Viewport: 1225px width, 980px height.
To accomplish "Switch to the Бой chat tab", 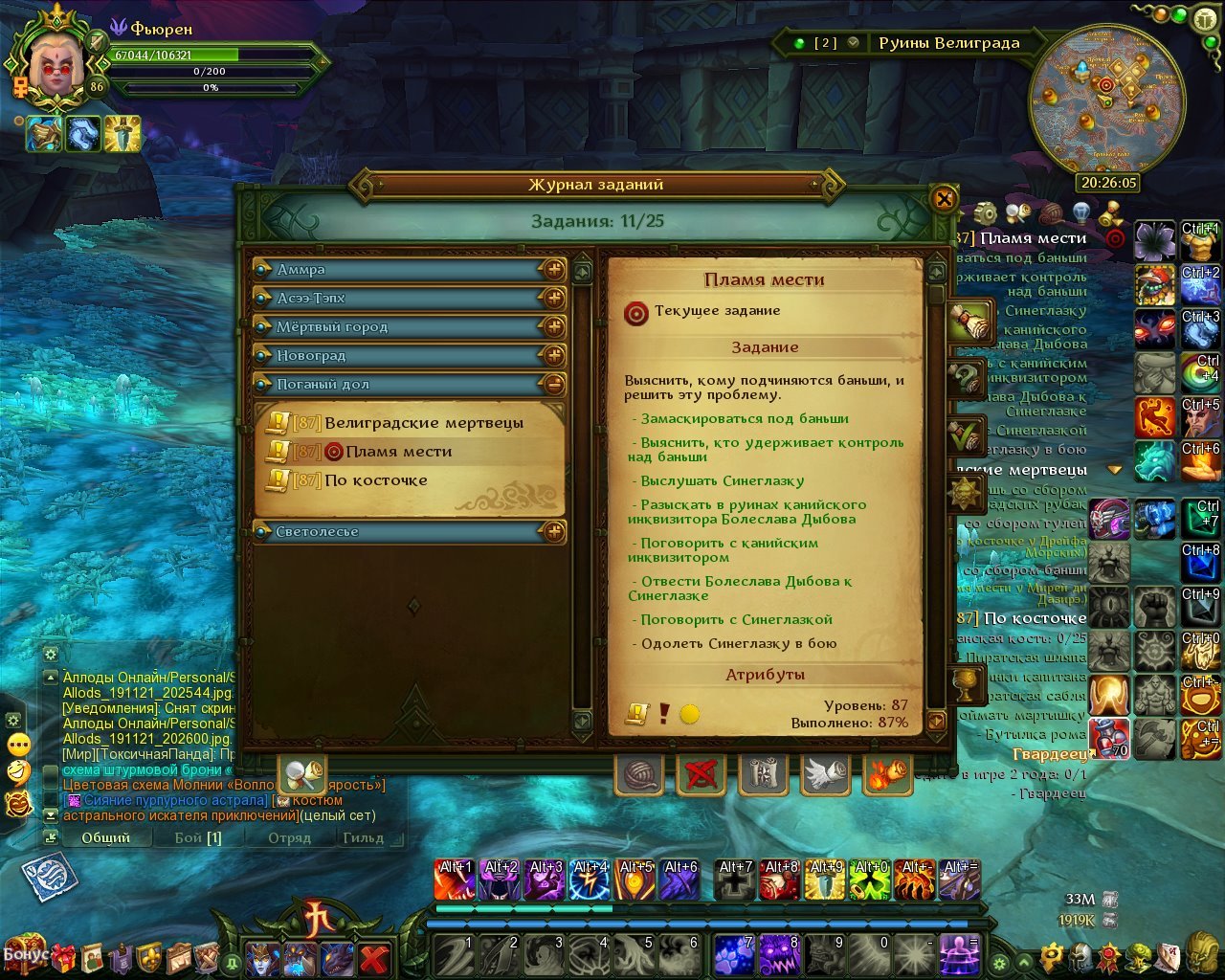I will 198,837.
